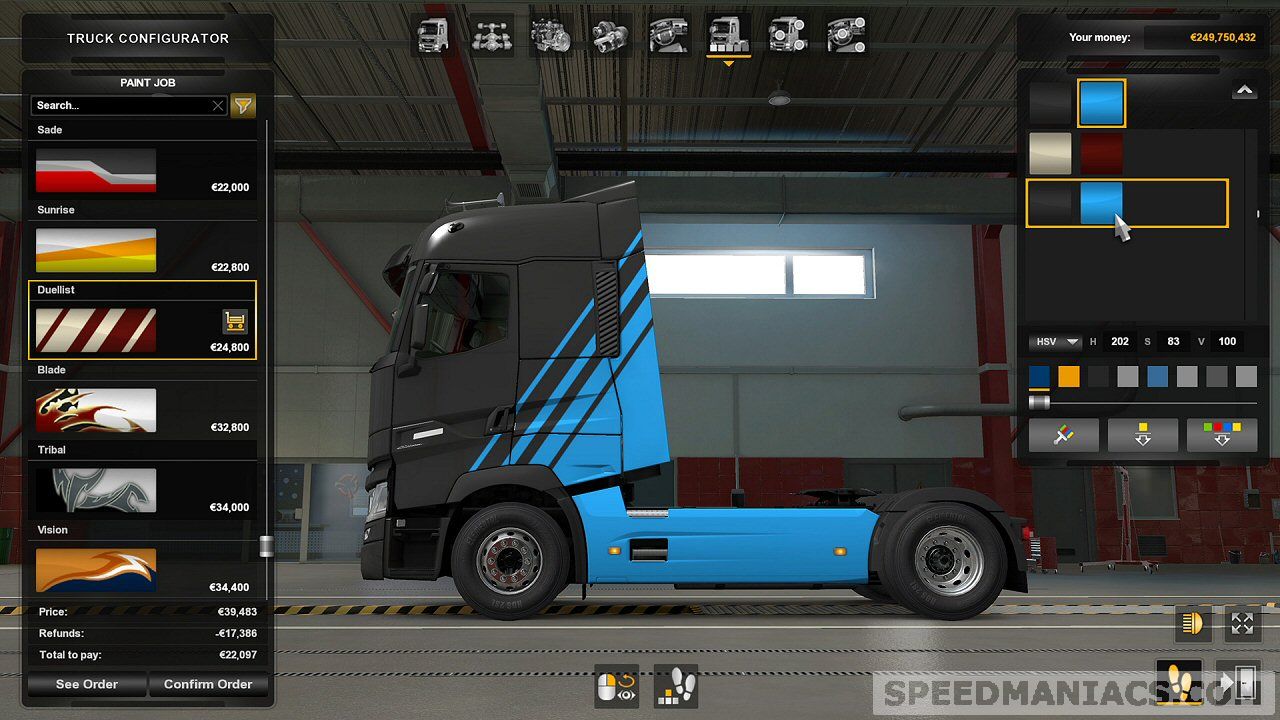This screenshot has height=720, width=1280.
Task: Select the Tribal paint job
Action: coord(96,490)
